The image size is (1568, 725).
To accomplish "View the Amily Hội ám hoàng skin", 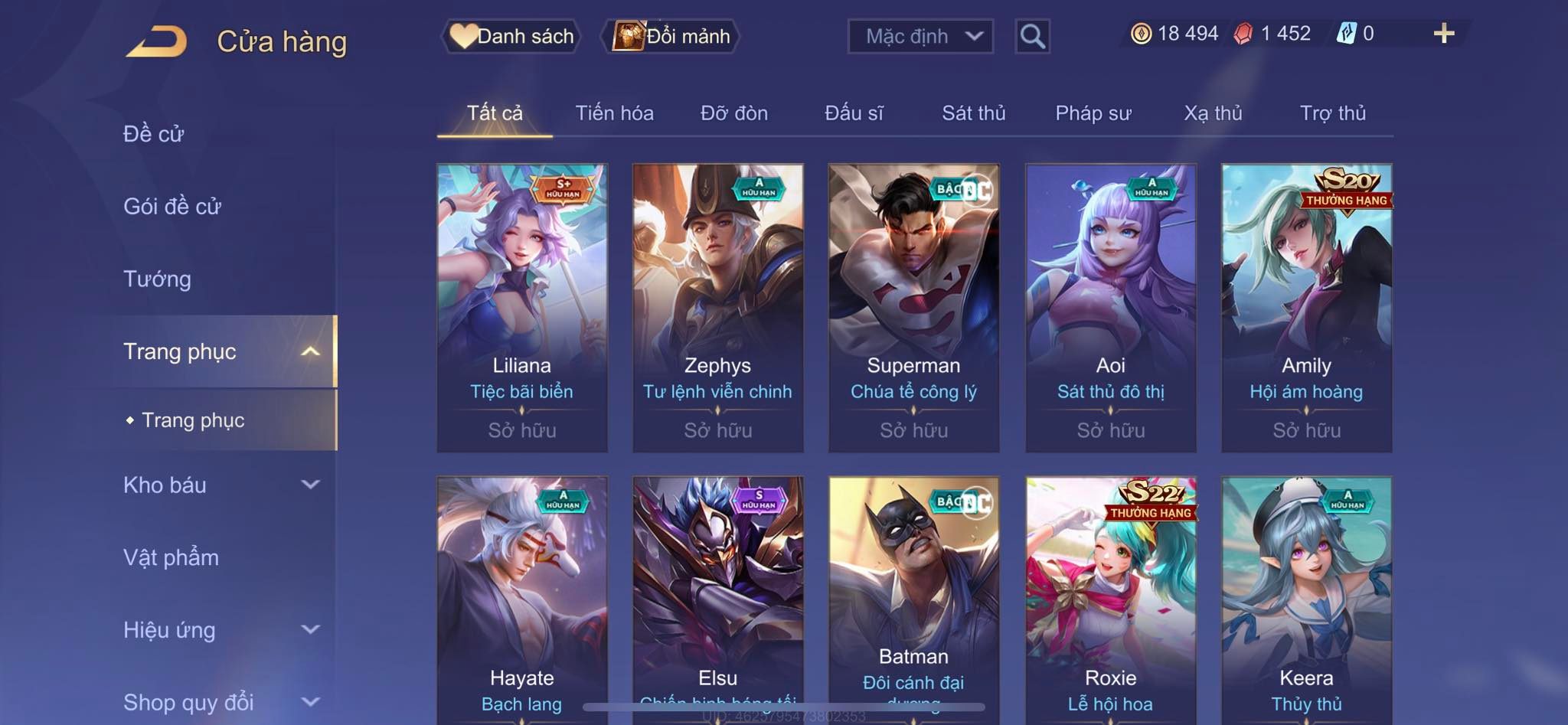I will tap(1306, 307).
